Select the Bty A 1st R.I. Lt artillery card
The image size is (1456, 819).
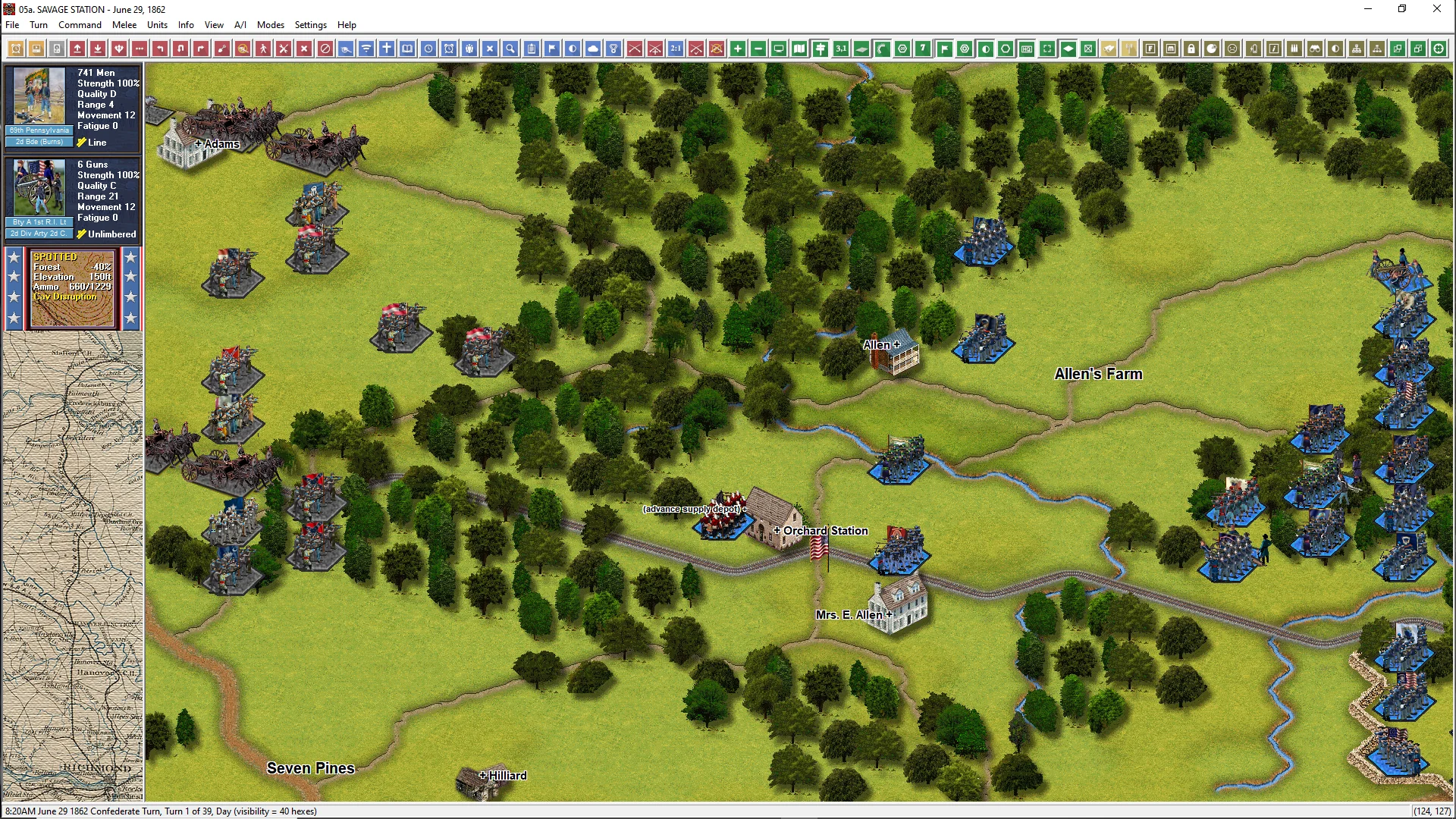coord(72,199)
